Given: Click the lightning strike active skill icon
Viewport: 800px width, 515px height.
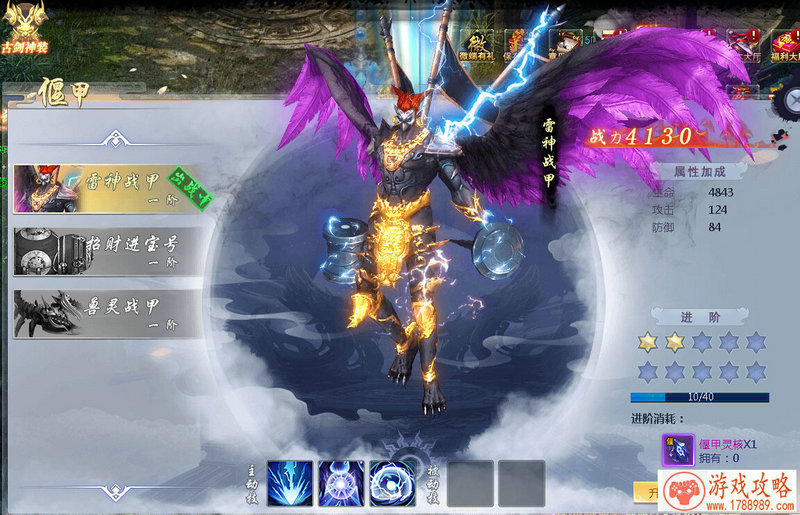Looking at the screenshot, I should coord(290,483).
